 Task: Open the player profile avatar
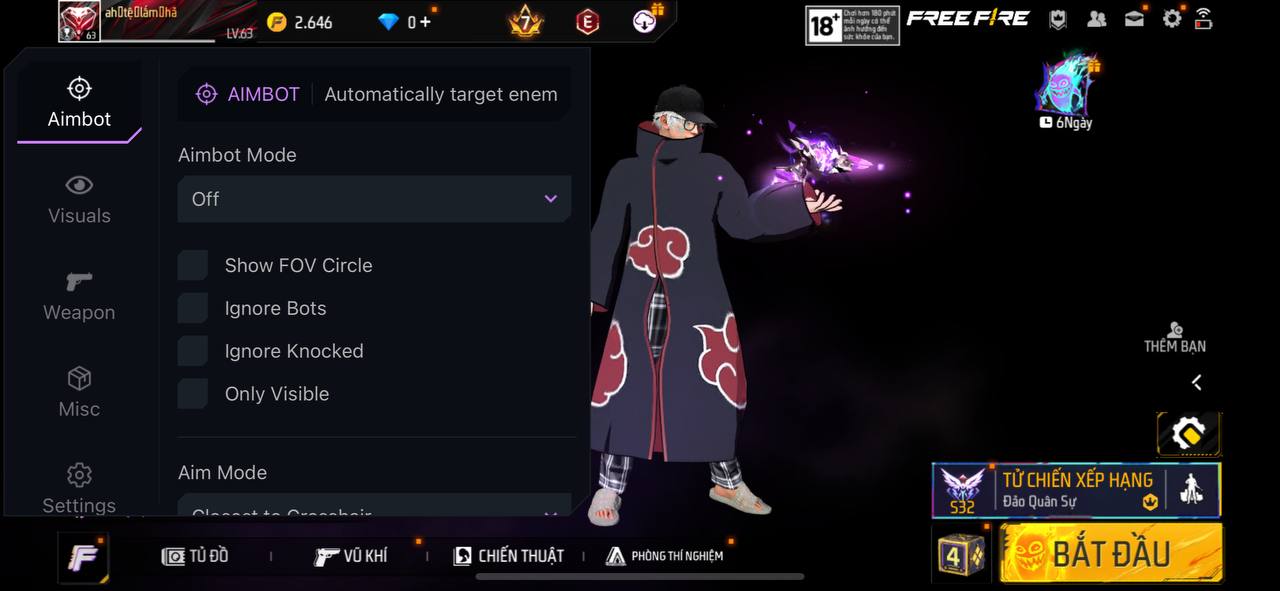[x=79, y=21]
